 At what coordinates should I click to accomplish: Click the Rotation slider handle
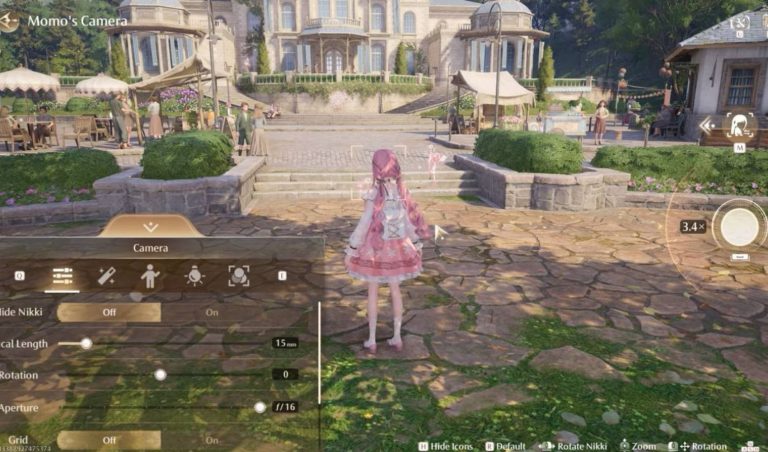[160, 374]
